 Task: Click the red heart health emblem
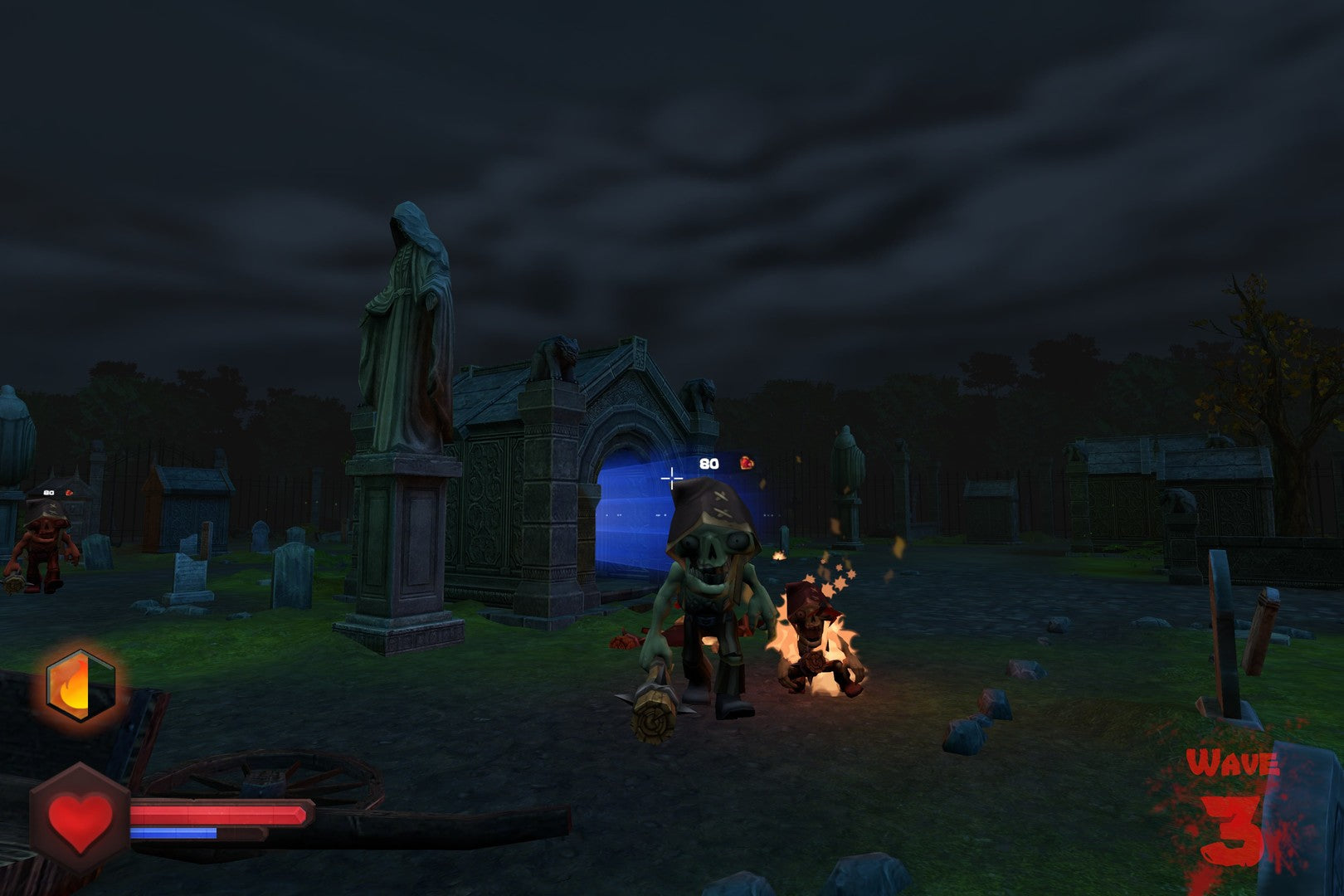point(80,817)
